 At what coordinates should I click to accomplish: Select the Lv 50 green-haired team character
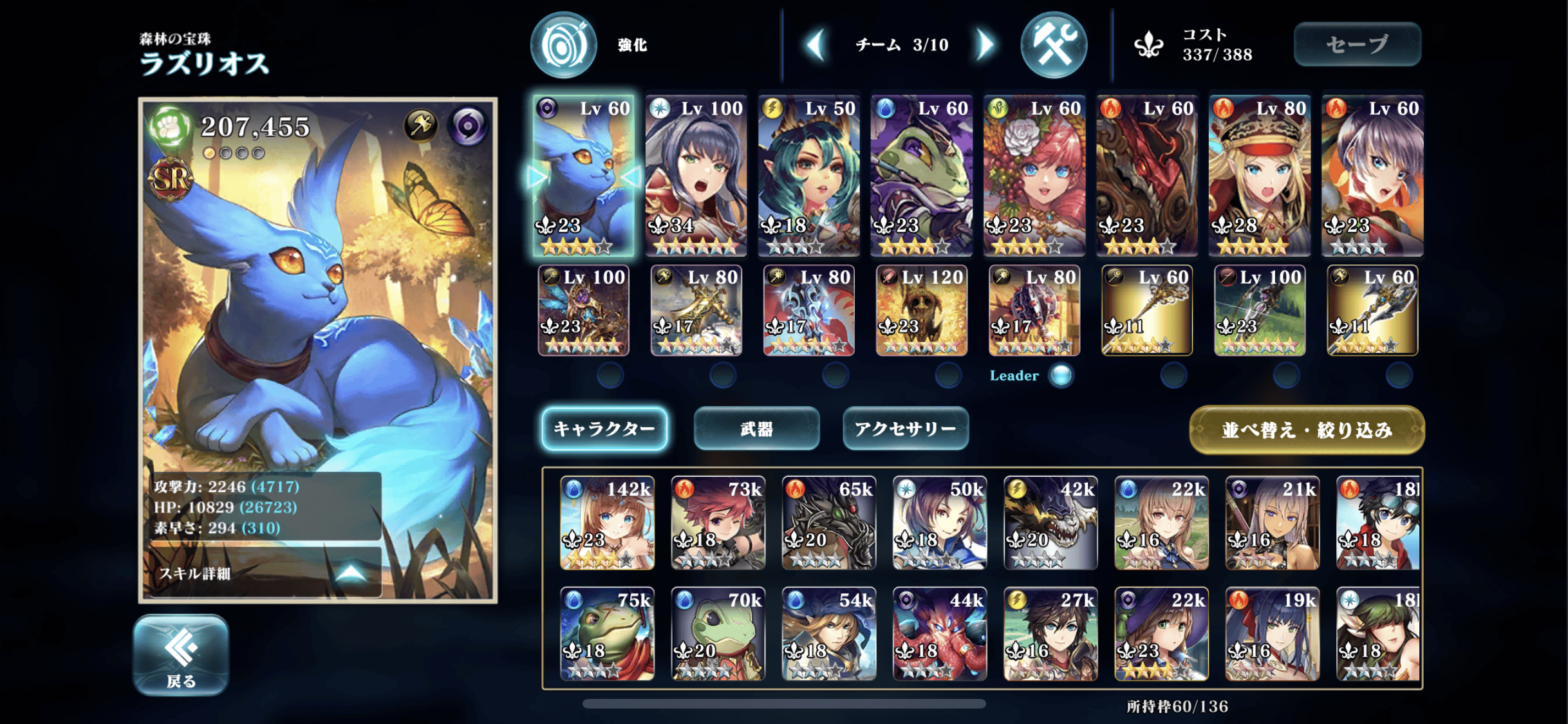click(808, 175)
